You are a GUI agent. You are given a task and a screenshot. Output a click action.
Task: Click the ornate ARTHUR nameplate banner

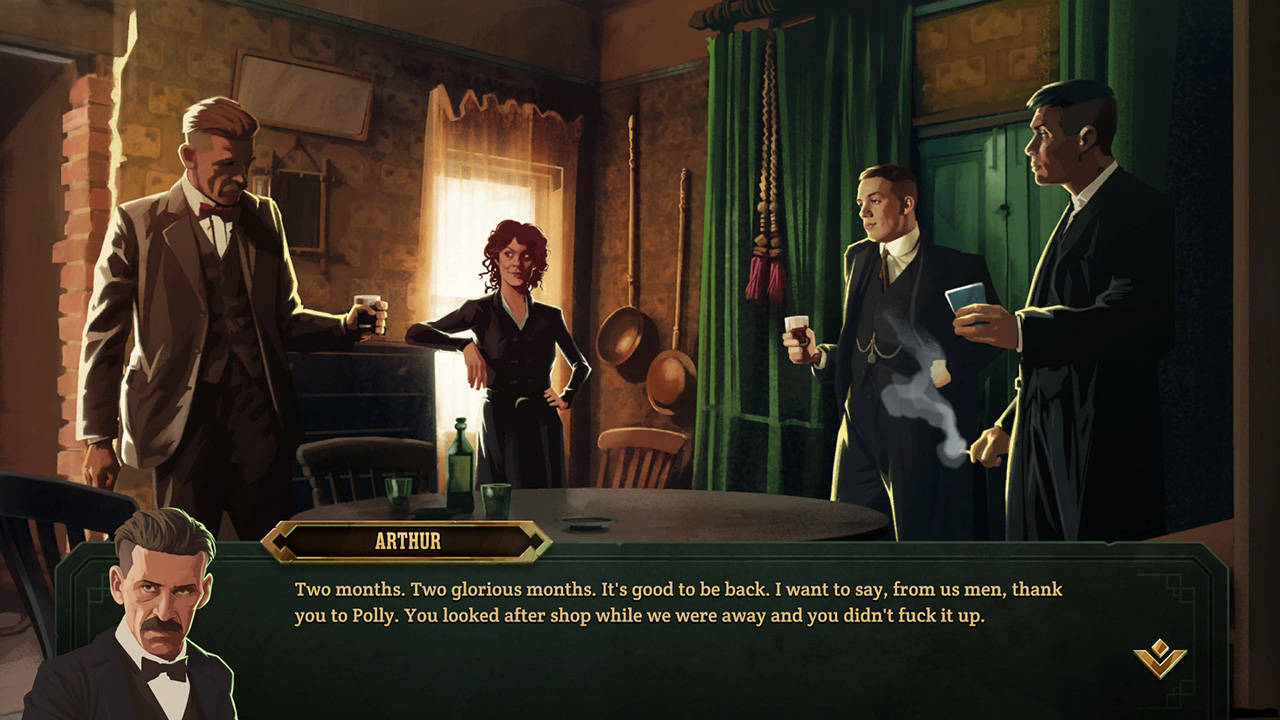click(x=410, y=541)
